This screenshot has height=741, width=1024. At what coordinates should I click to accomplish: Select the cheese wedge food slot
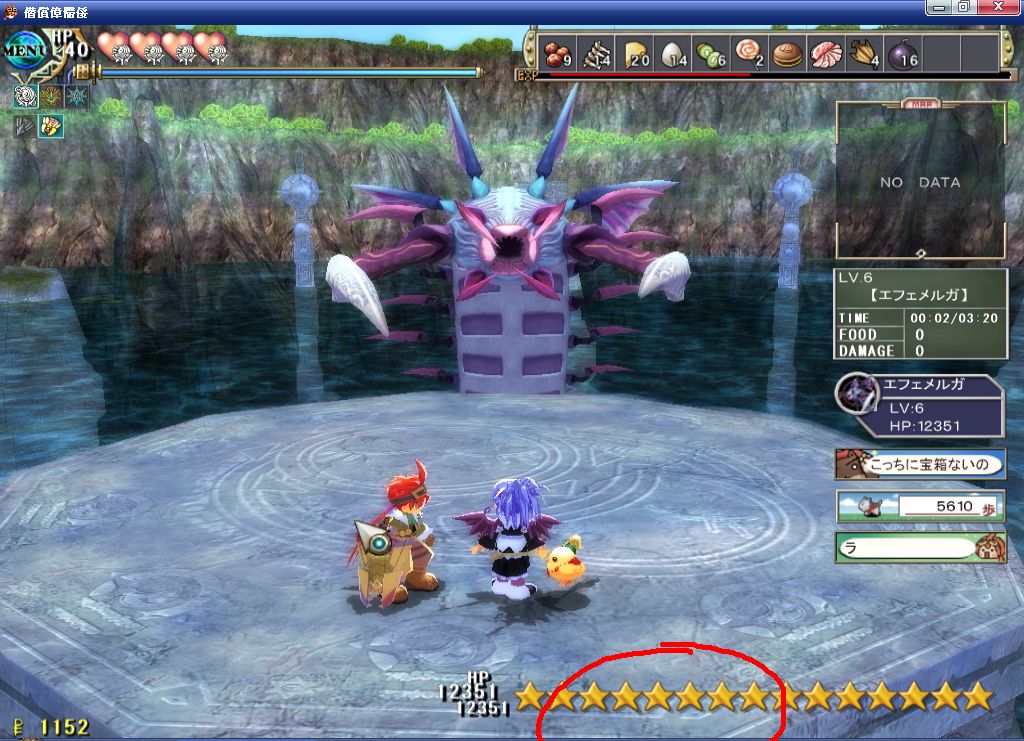tap(636, 53)
